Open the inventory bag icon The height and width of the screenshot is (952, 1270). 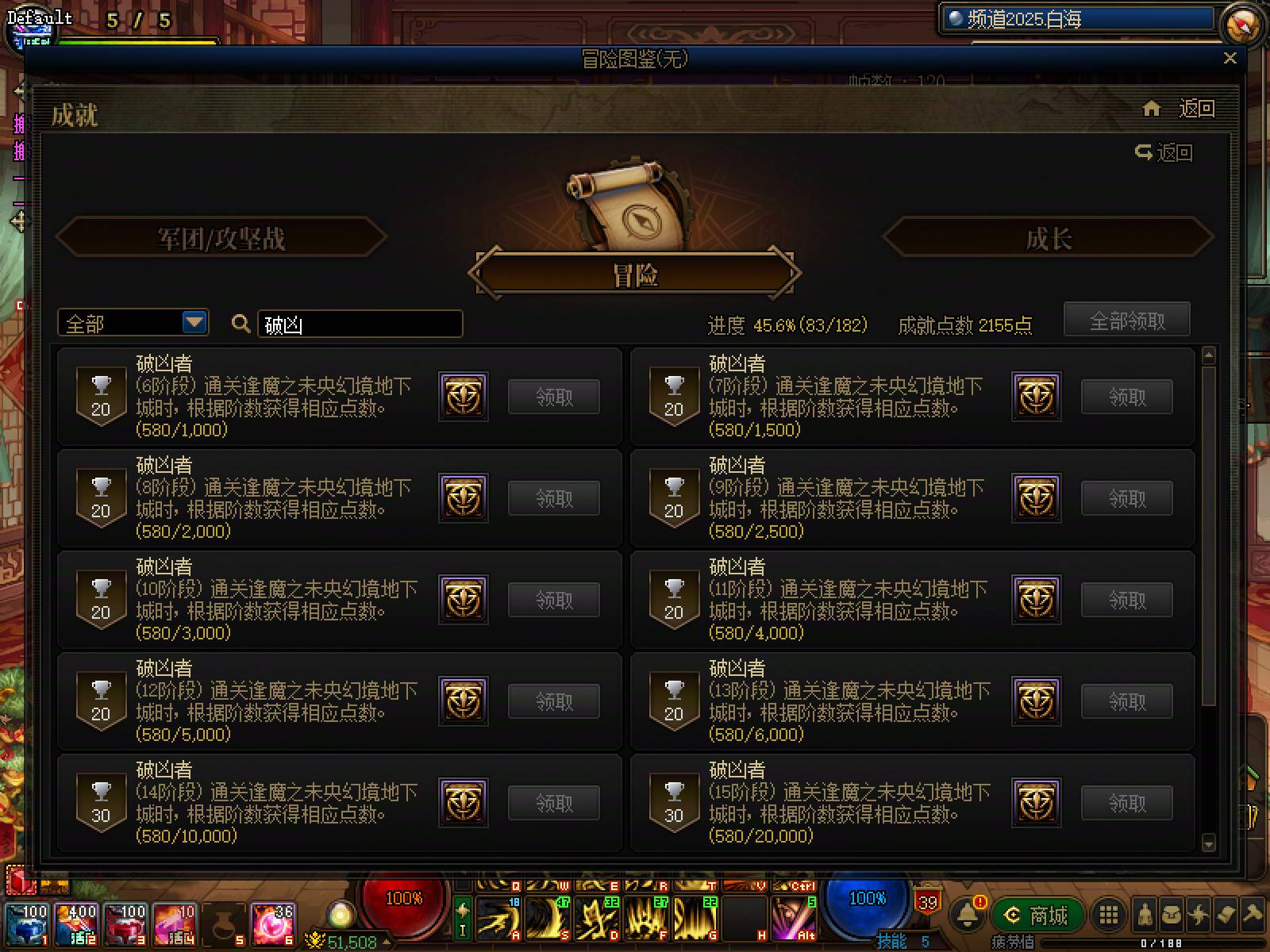1171,914
